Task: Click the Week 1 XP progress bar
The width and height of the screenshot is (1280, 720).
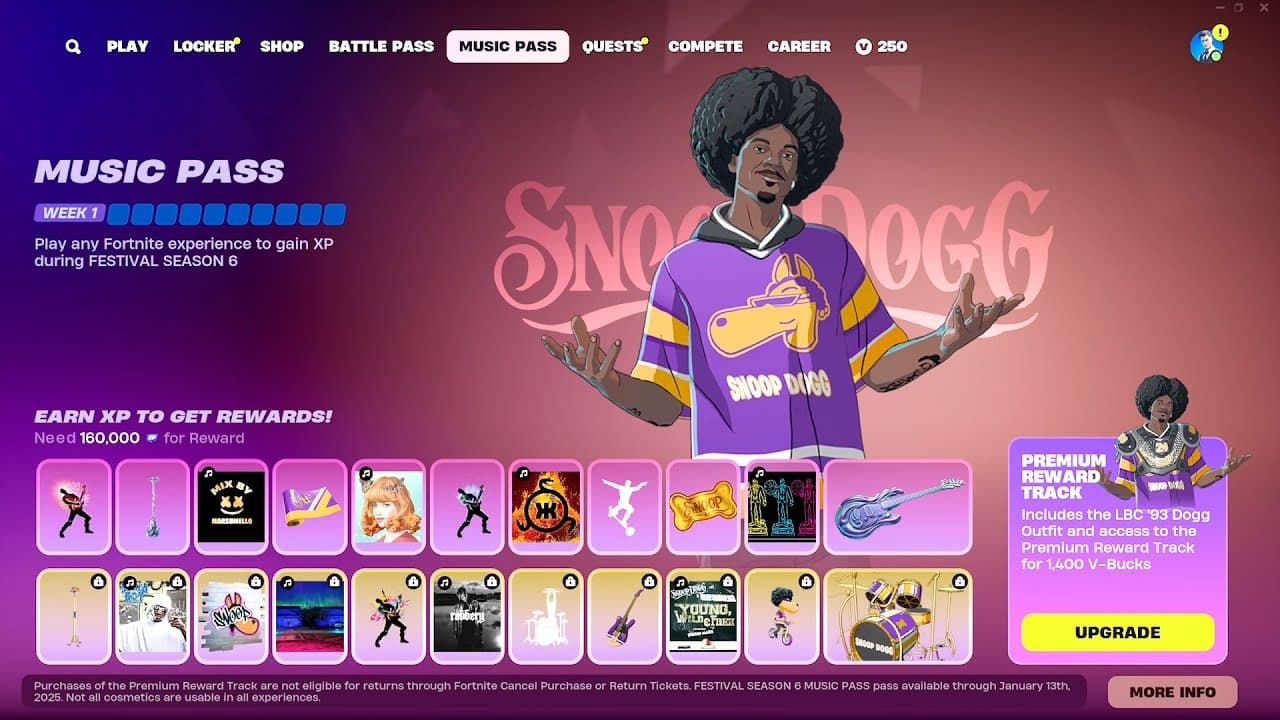Action: (225, 213)
